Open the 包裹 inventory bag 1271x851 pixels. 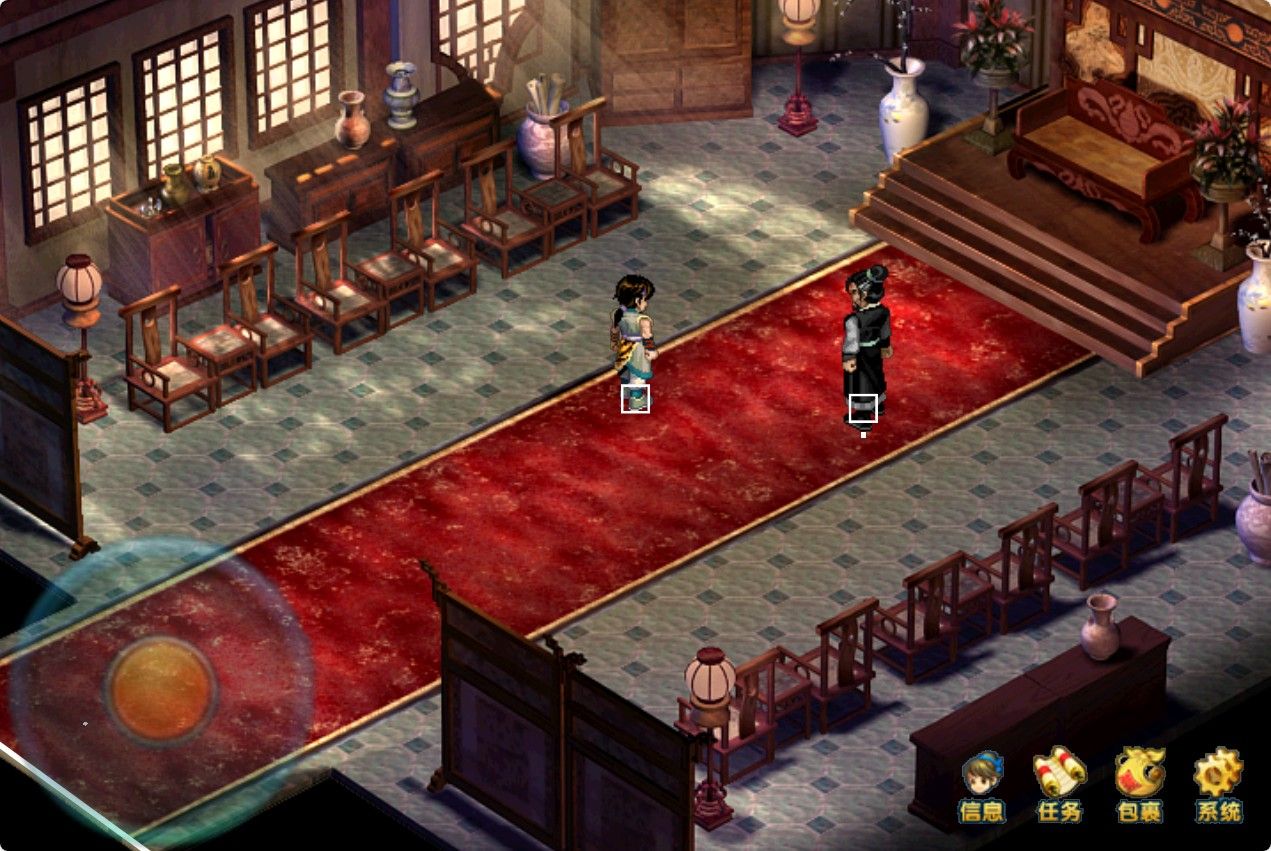tap(1139, 783)
